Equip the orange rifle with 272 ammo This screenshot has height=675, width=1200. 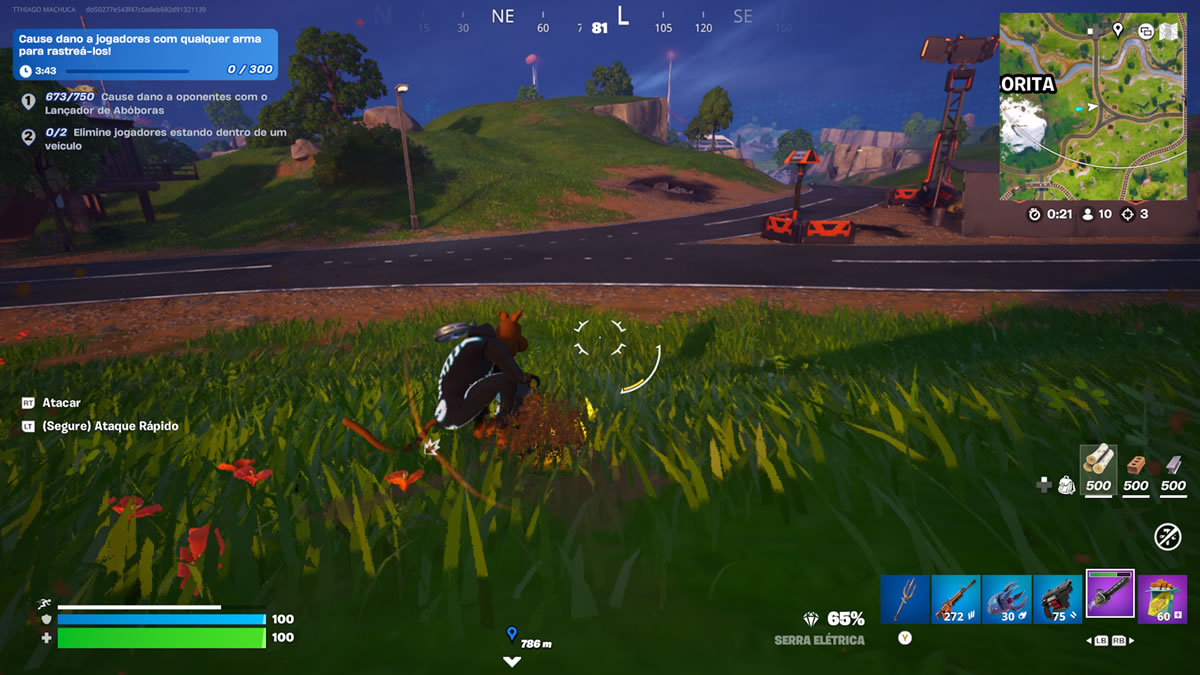pos(956,599)
